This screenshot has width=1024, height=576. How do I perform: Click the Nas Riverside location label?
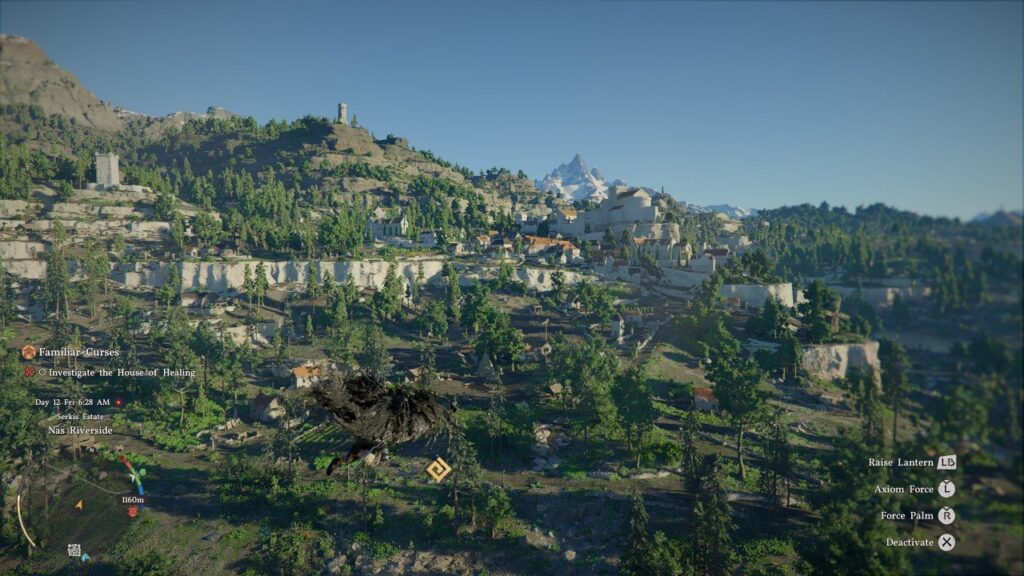tap(80, 430)
